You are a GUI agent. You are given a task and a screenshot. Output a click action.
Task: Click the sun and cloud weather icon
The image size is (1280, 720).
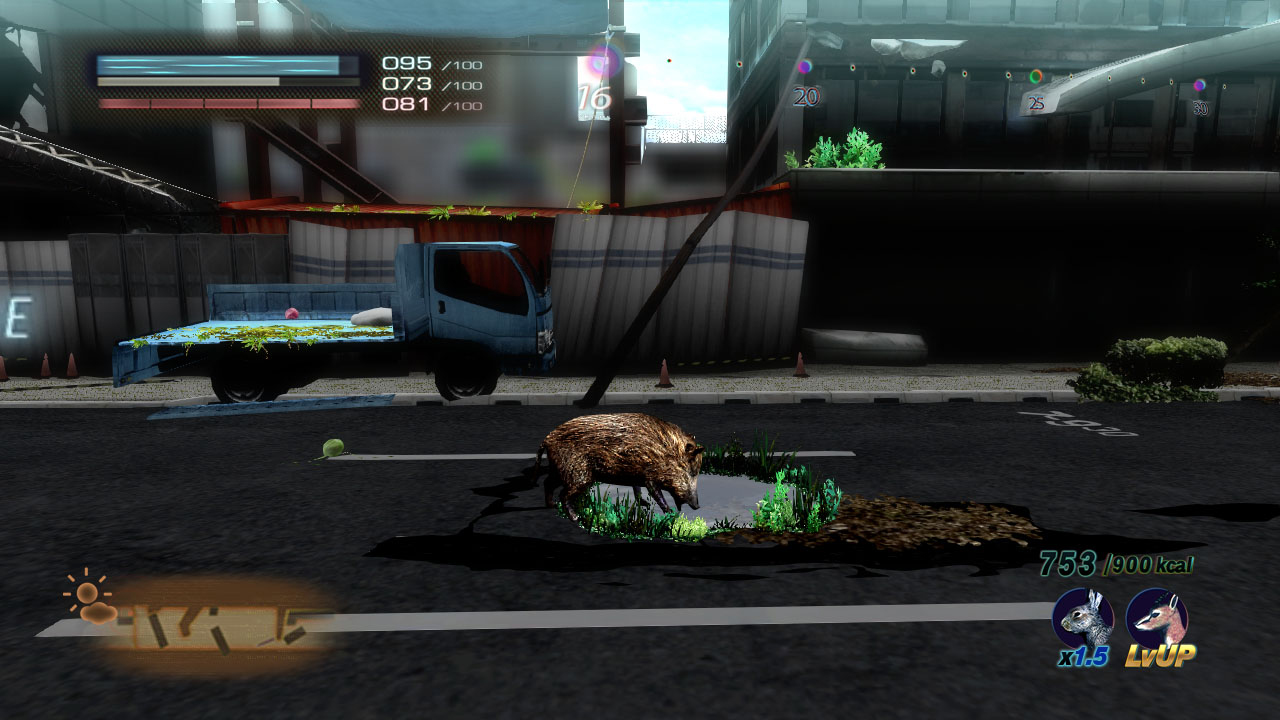(88, 598)
